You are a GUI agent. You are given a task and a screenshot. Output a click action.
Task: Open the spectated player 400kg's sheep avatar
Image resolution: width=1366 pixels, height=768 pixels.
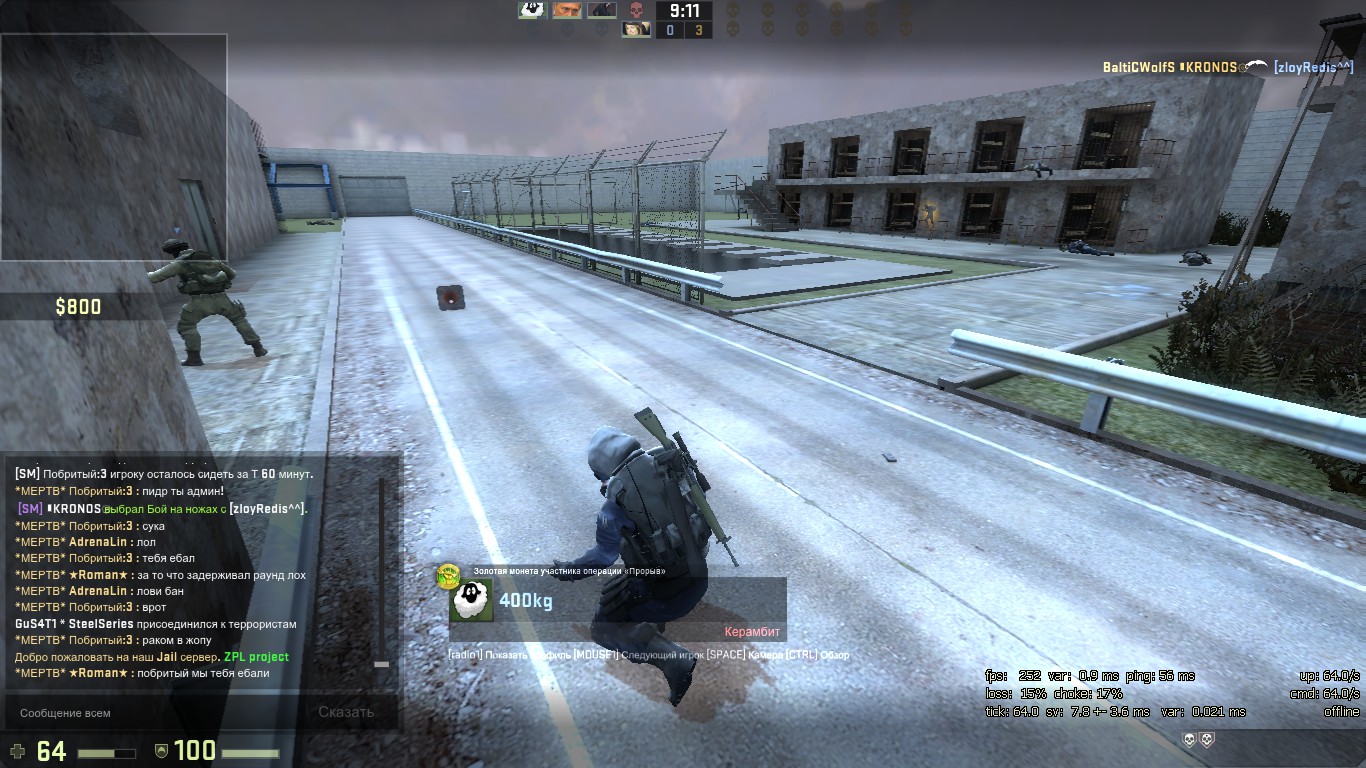tap(471, 600)
